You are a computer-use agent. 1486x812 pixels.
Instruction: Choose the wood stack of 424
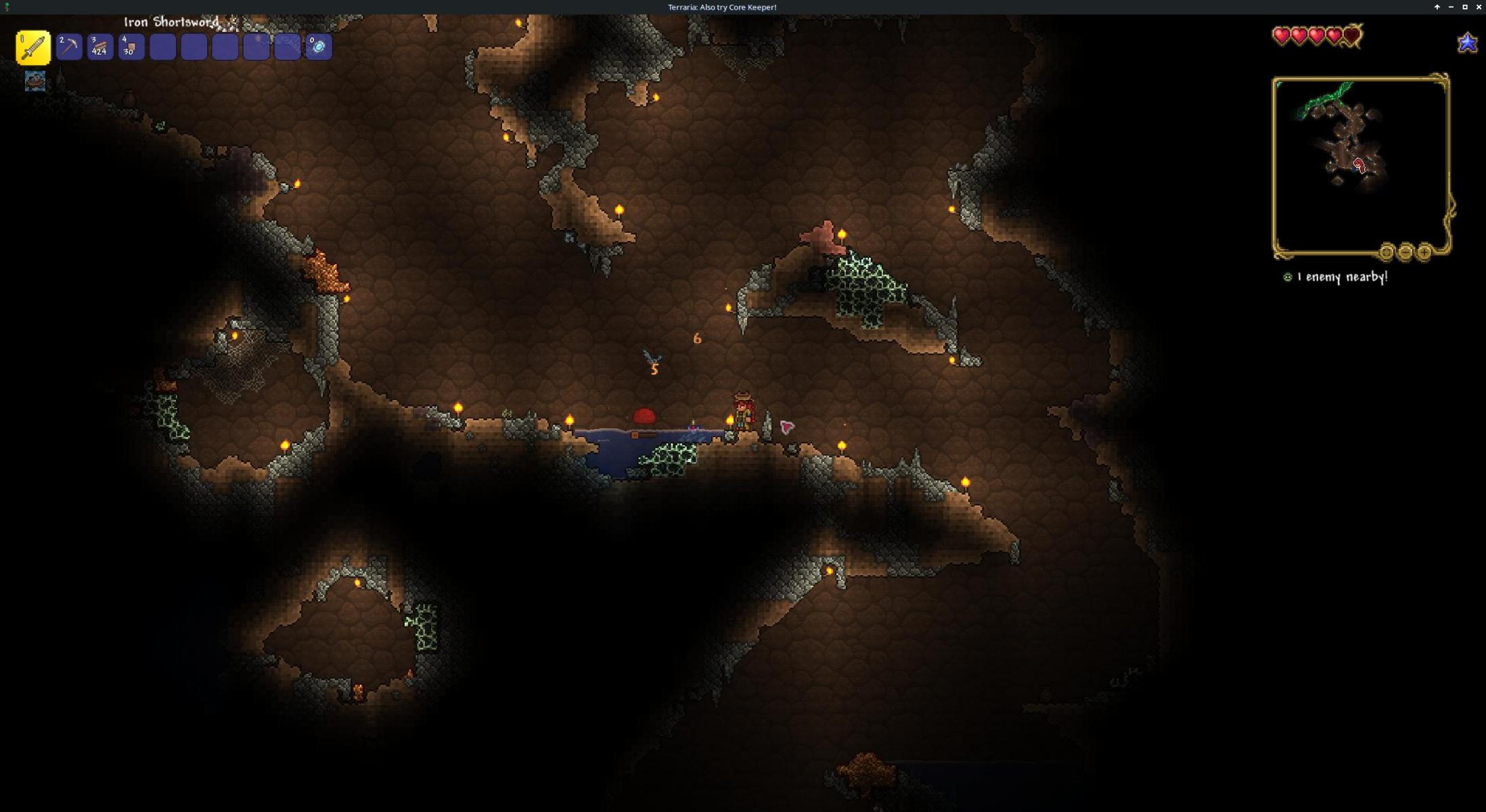(100, 47)
